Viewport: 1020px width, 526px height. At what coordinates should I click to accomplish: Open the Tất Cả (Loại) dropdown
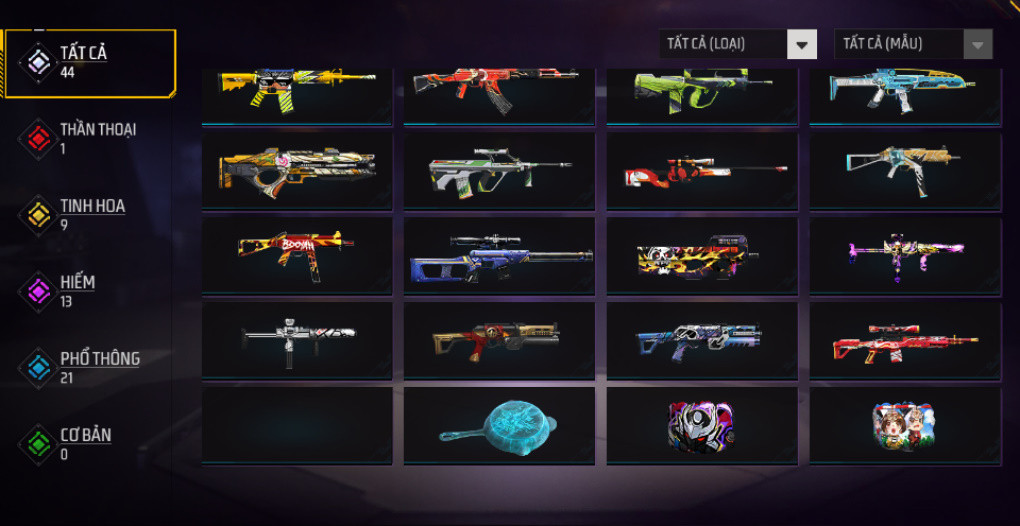(x=738, y=44)
